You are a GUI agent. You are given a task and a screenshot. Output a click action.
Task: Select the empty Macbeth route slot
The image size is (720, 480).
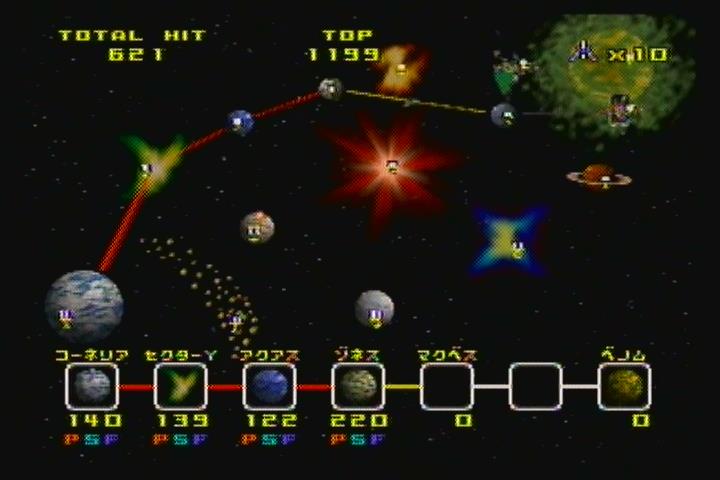[x=446, y=387]
